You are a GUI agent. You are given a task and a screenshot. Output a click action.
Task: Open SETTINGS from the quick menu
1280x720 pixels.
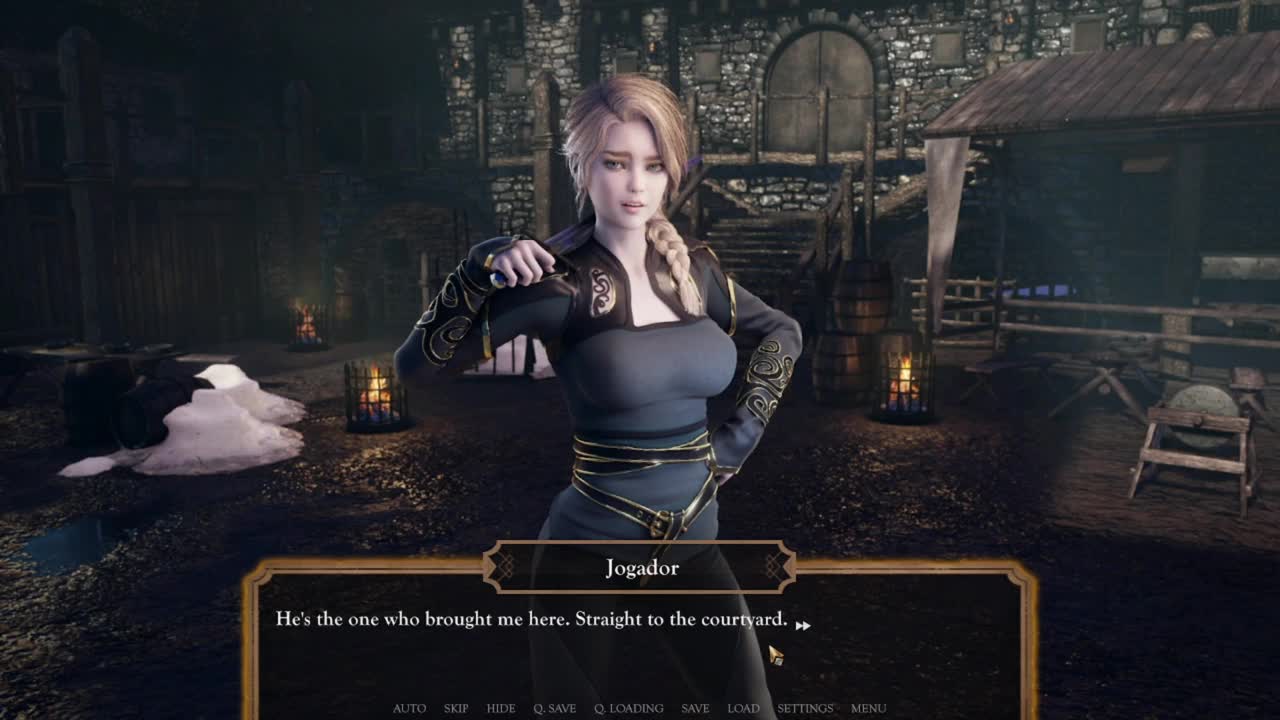tap(805, 708)
